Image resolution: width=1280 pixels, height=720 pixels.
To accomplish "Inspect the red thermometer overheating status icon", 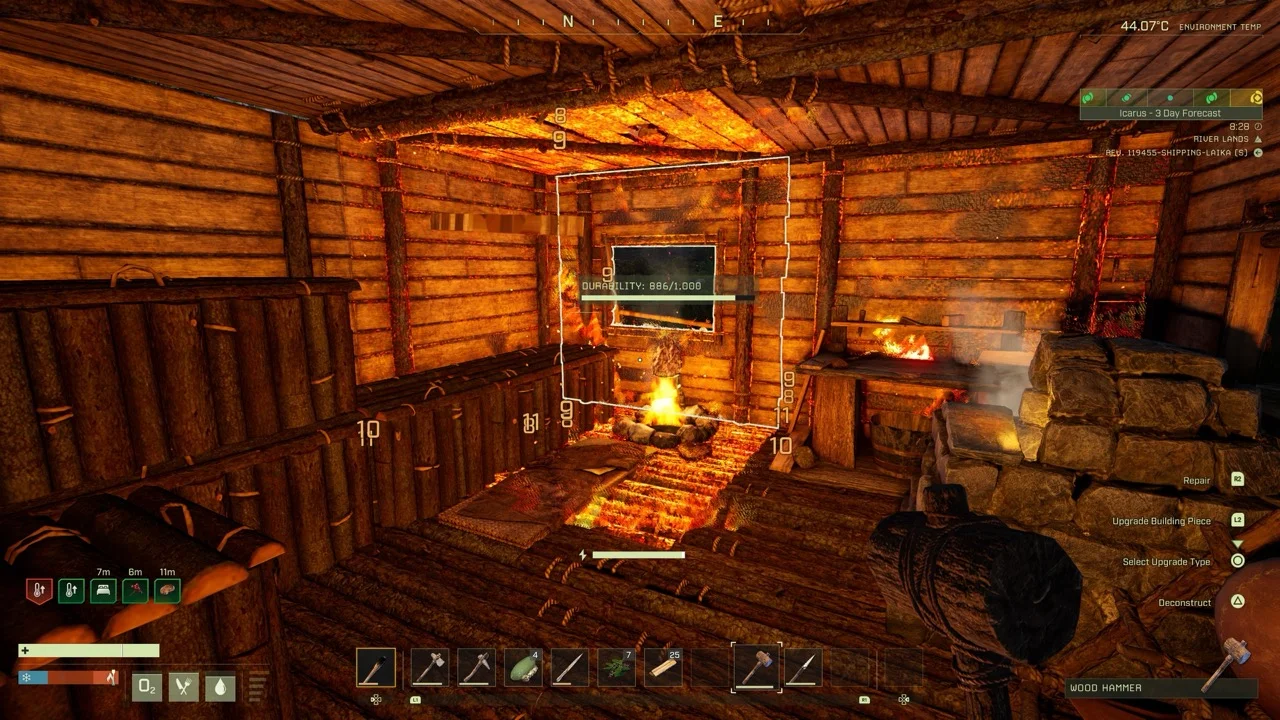I will (38, 591).
